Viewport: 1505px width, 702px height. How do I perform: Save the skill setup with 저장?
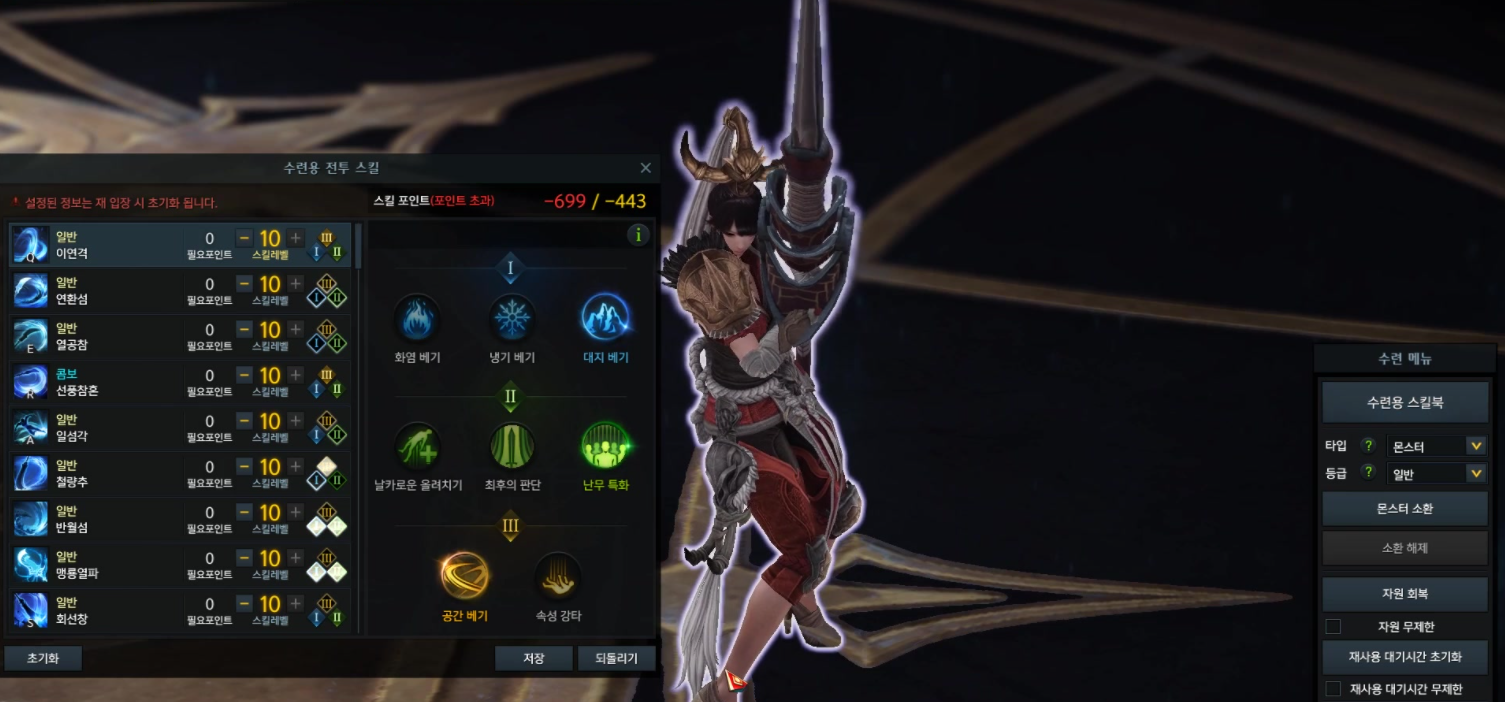(534, 659)
